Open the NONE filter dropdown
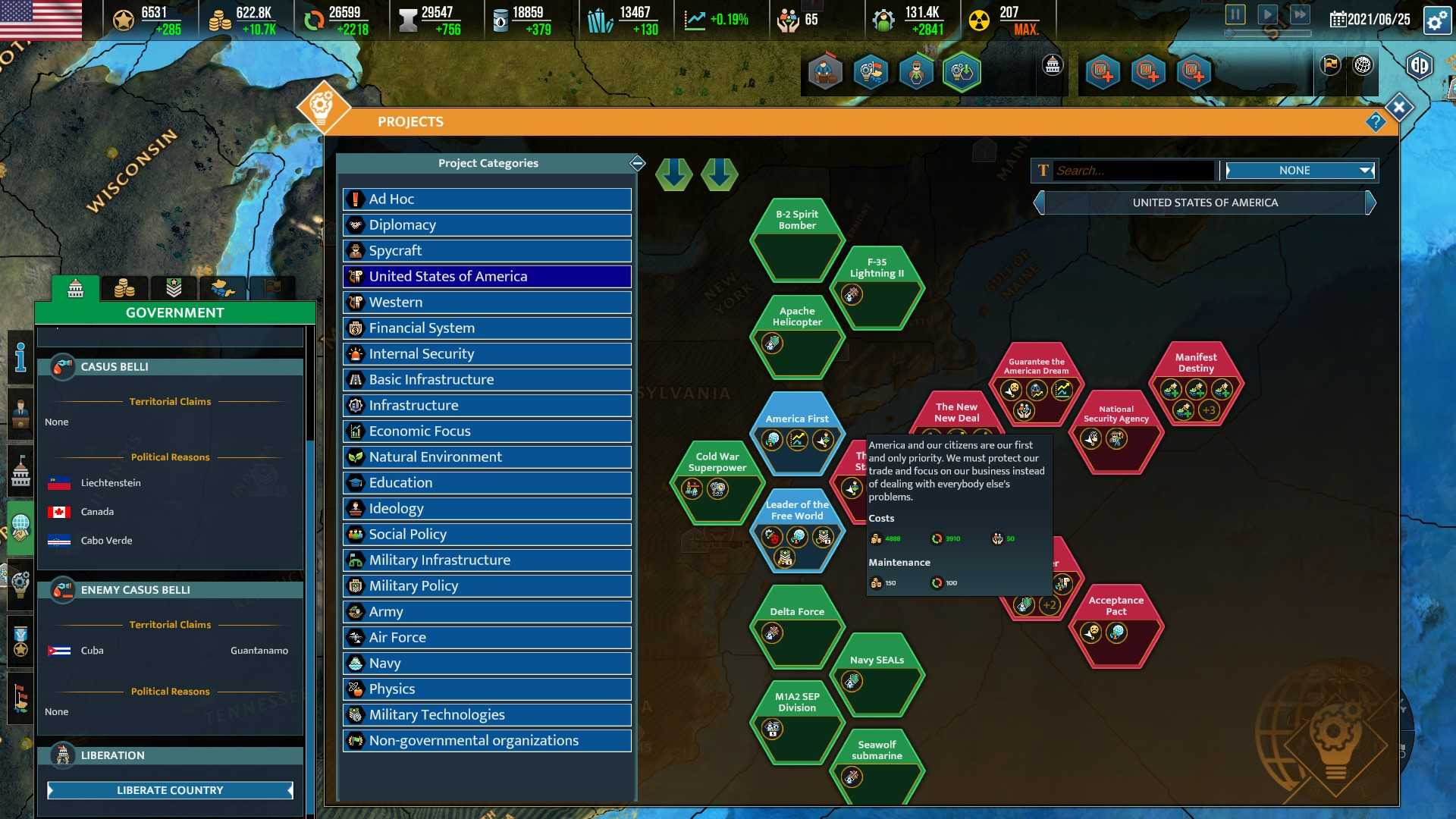 pyautogui.click(x=1299, y=171)
